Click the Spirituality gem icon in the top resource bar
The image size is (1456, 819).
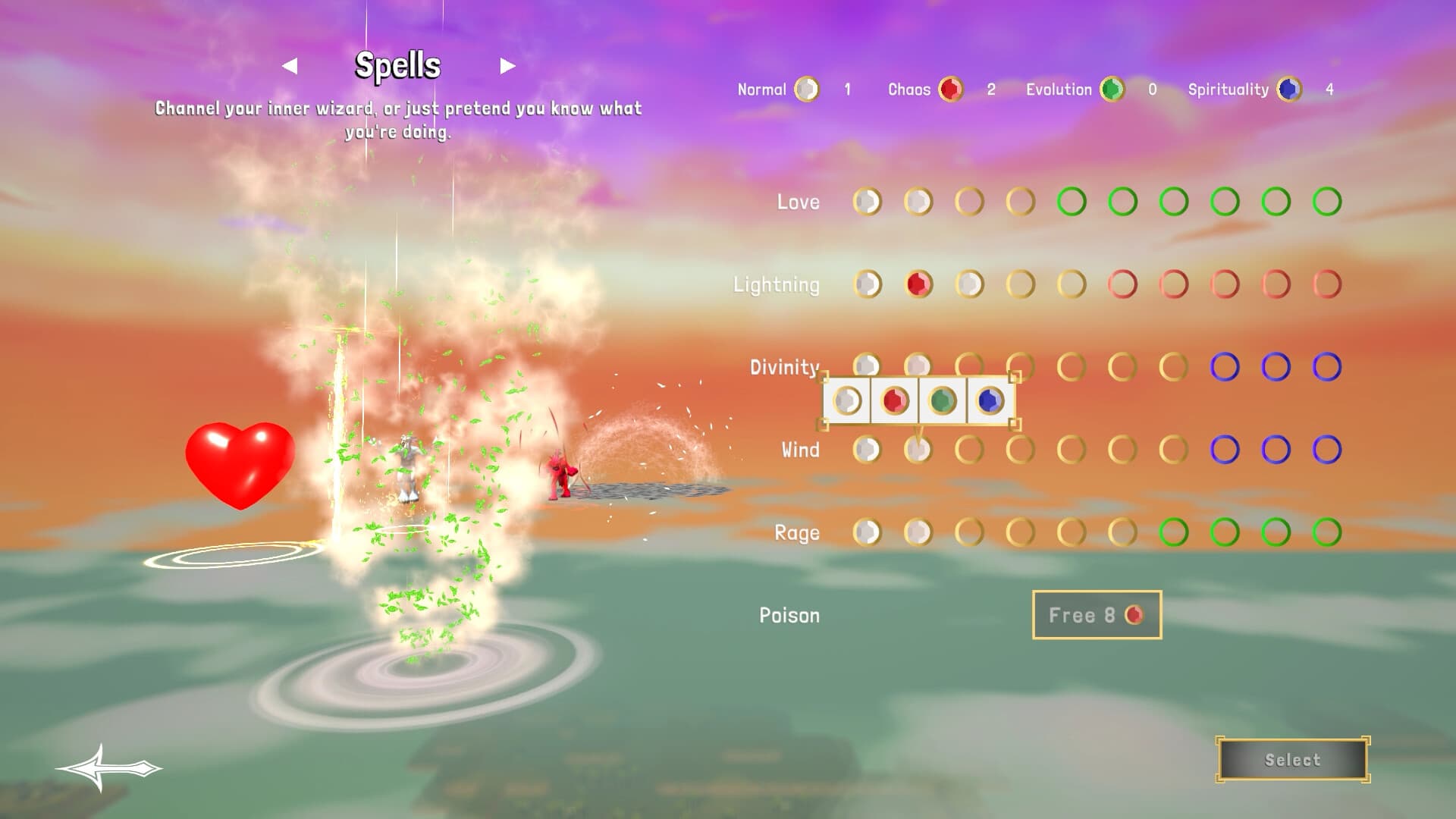pos(1289,89)
